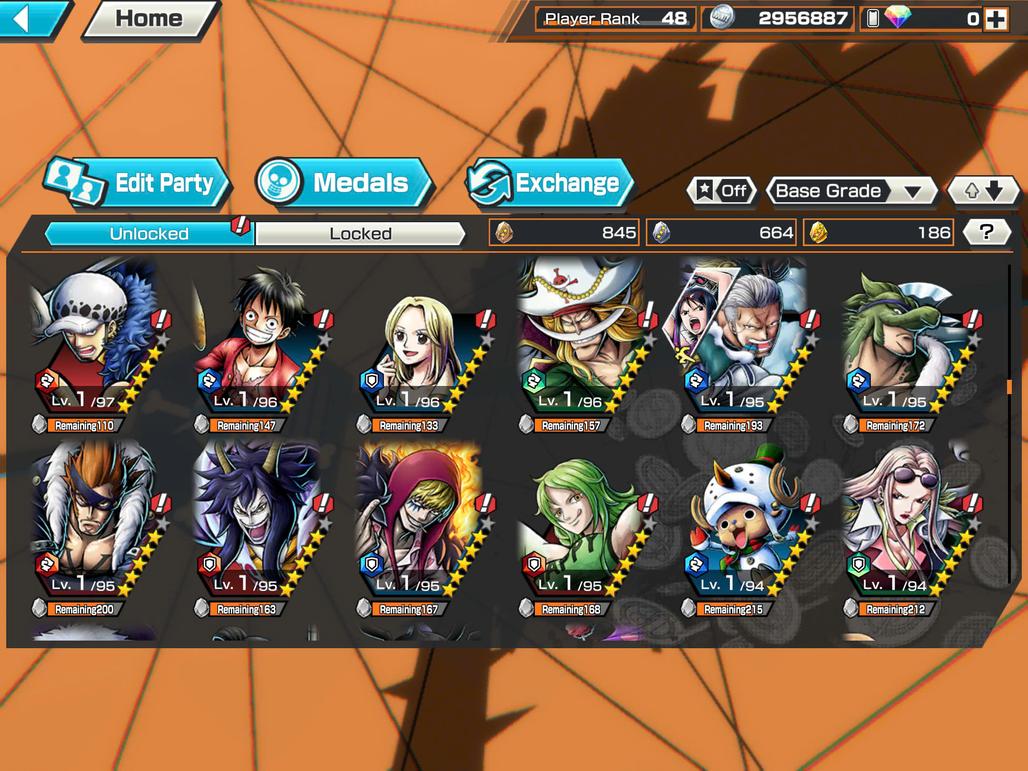
Task: Open the question mark help
Action: click(986, 232)
